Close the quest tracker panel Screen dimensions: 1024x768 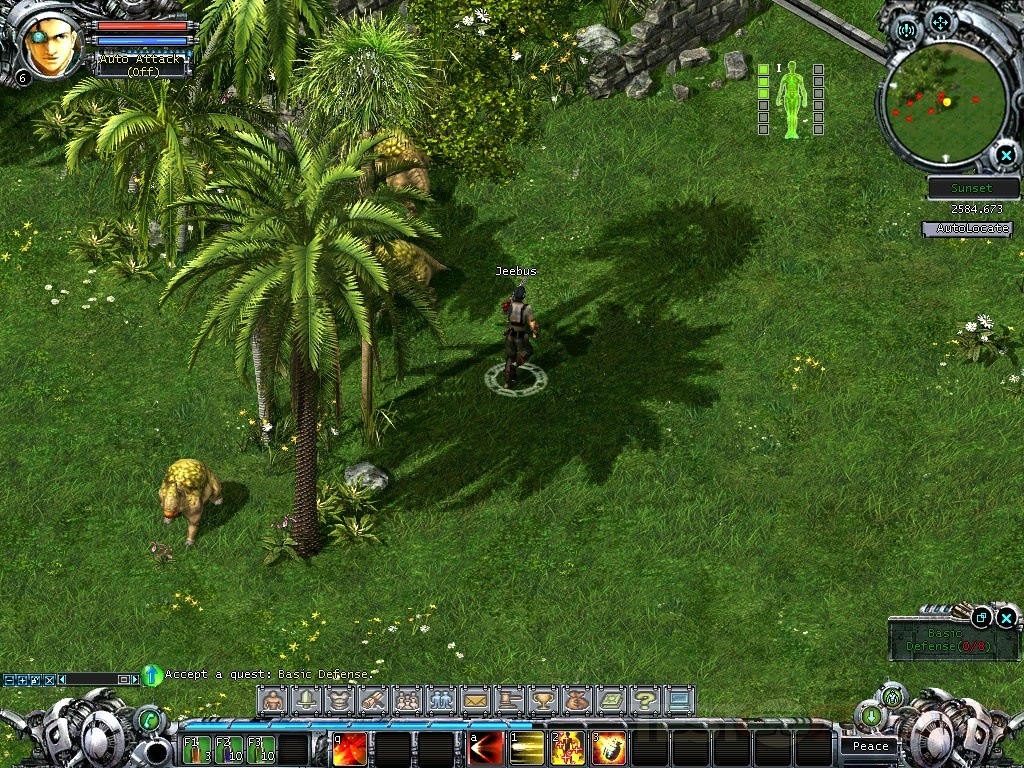click(1007, 618)
